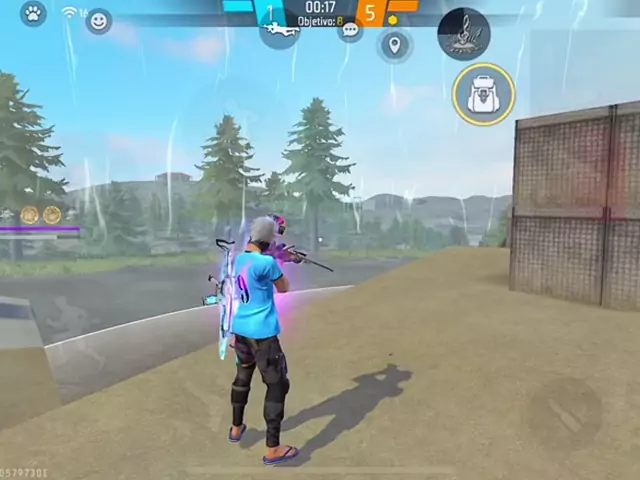Viewport: 640px width, 480px height.
Task: Open the backpack inventory button
Action: pyautogui.click(x=483, y=94)
